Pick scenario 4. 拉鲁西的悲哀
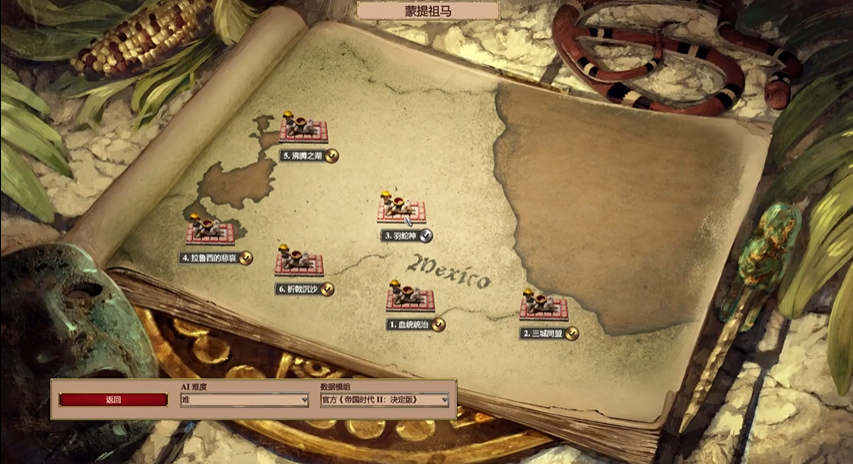Viewport: 853px width, 464px height. coord(209,231)
